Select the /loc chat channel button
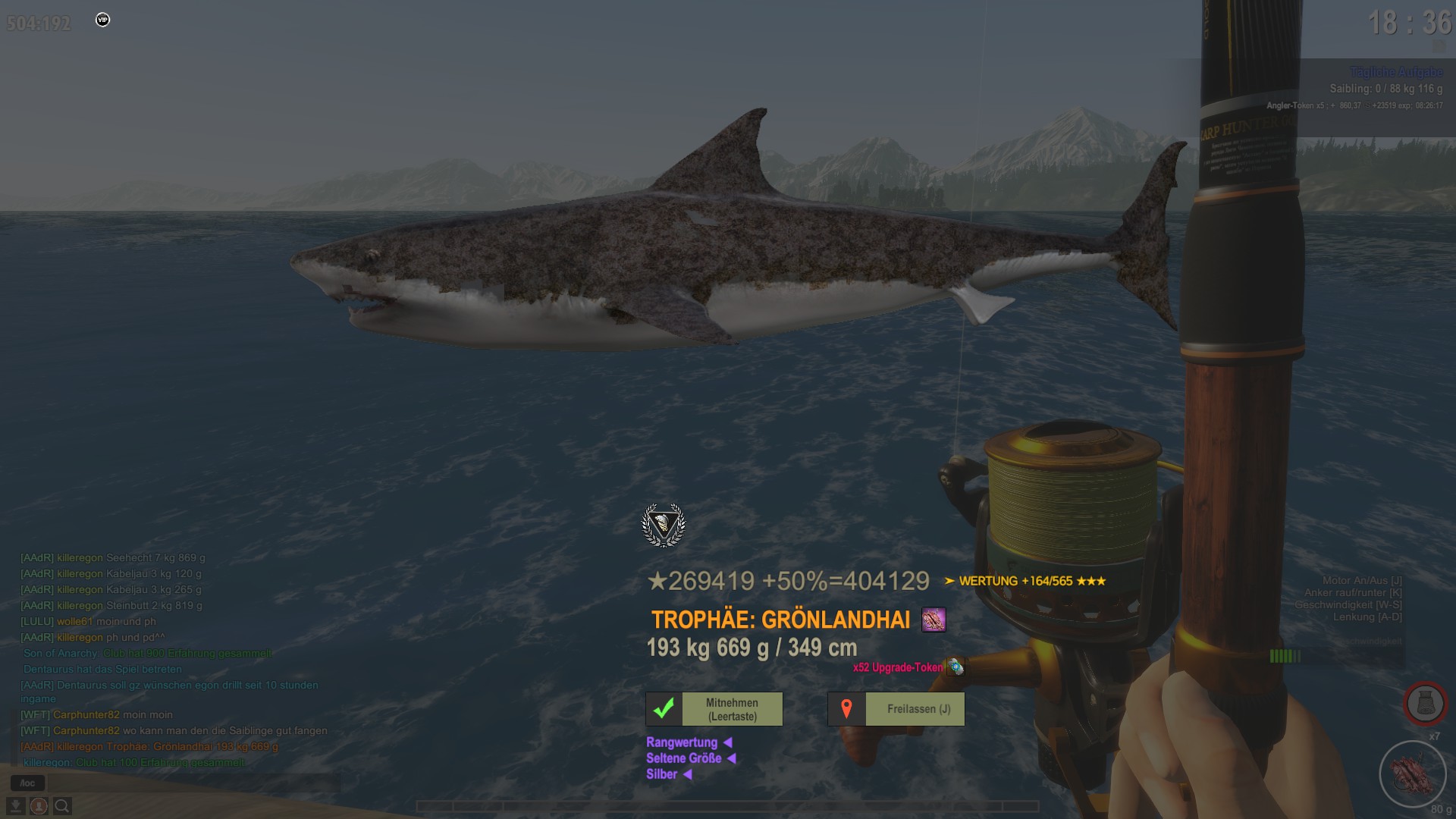The height and width of the screenshot is (819, 1456). tap(27, 783)
